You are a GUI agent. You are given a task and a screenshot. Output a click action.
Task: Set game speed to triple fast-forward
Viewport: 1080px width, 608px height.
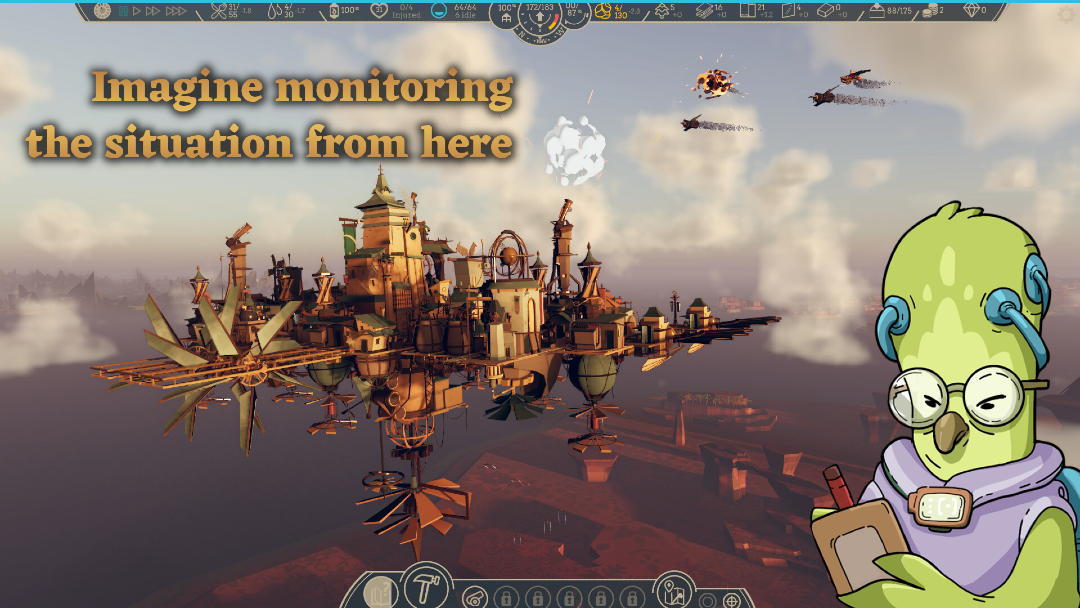175,11
